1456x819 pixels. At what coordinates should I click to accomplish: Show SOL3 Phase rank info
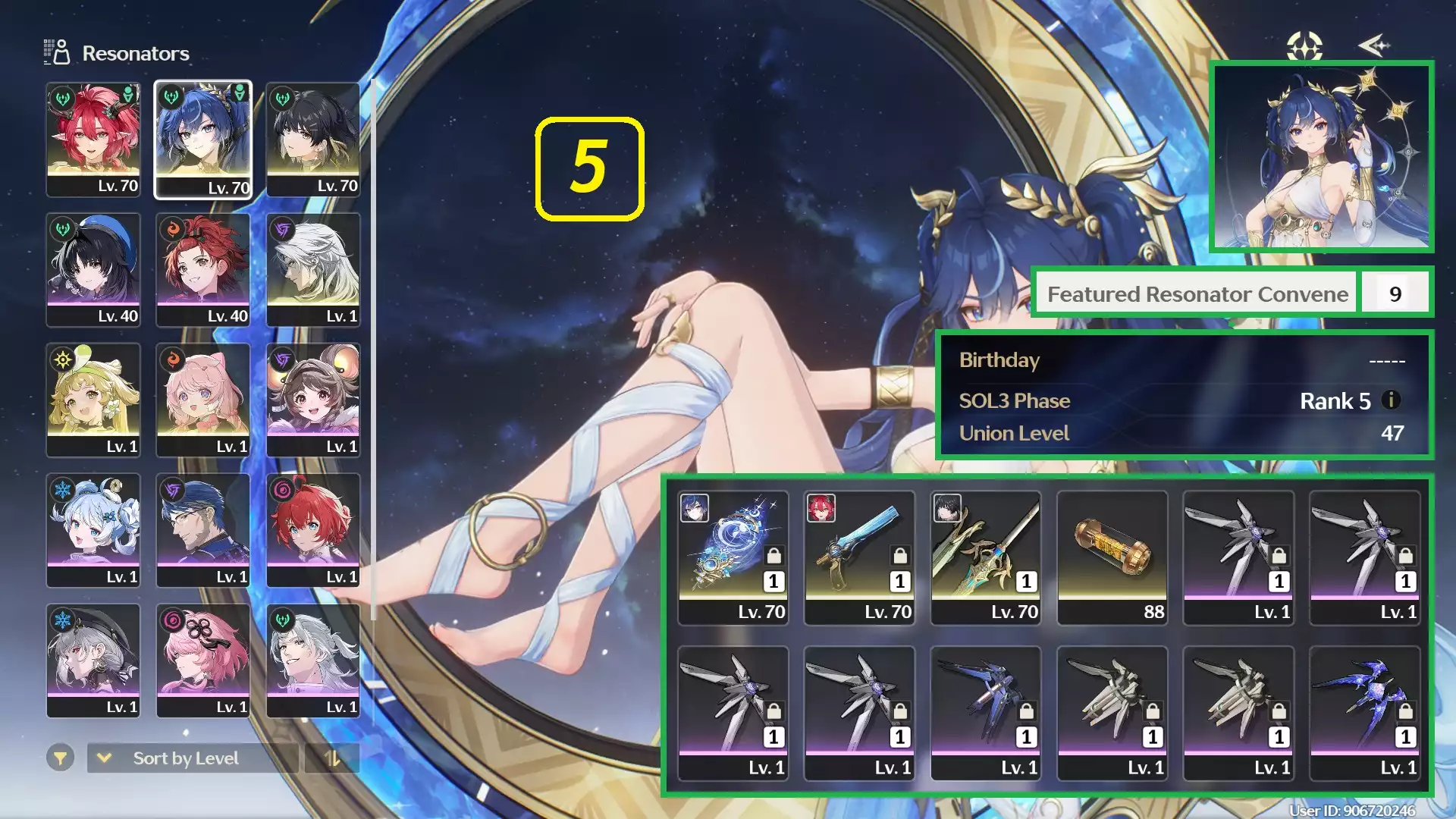click(x=1391, y=400)
